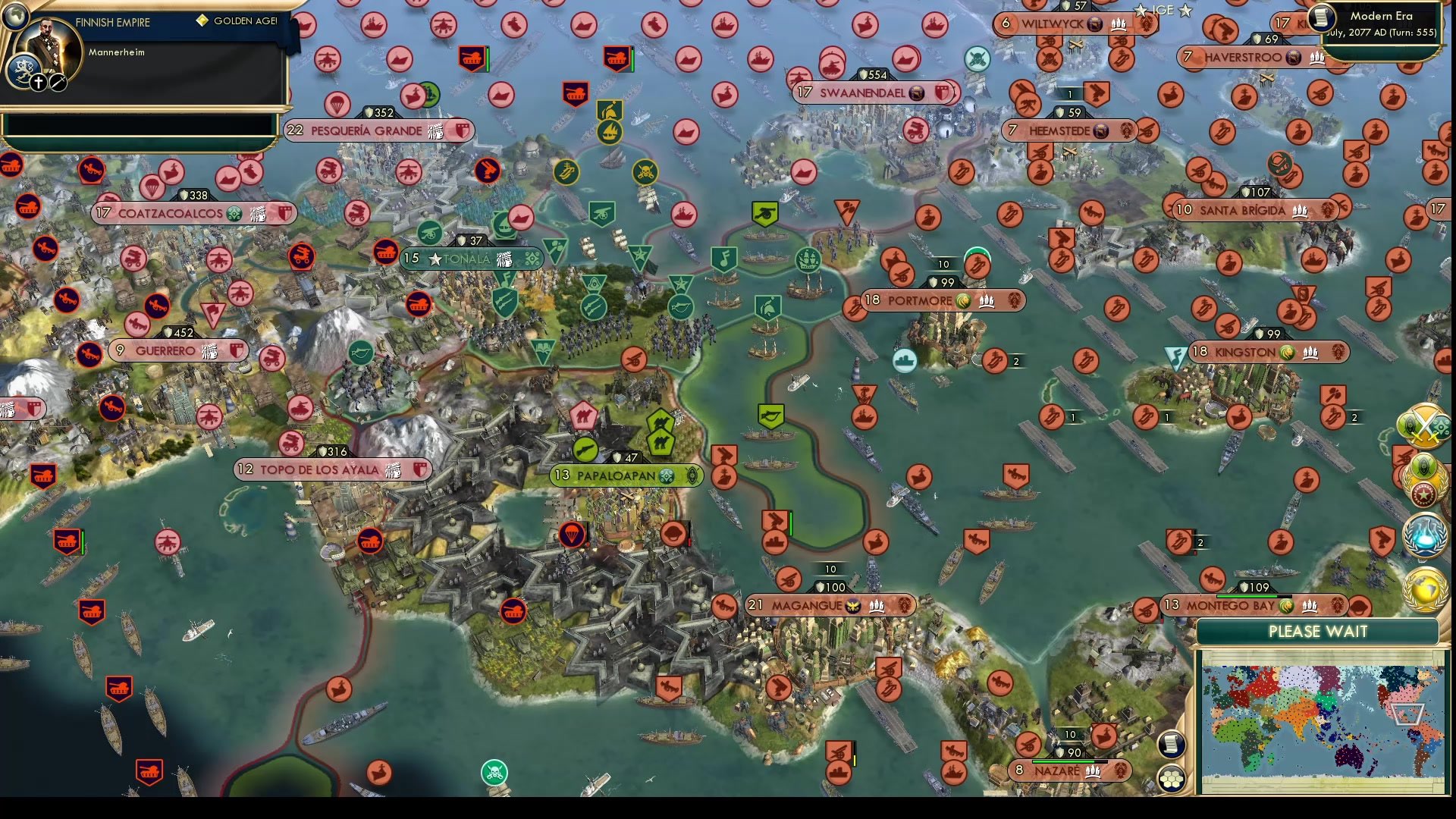Click the PLEASE WAIT end-turn button
The height and width of the screenshot is (819, 1456).
pyautogui.click(x=1319, y=631)
